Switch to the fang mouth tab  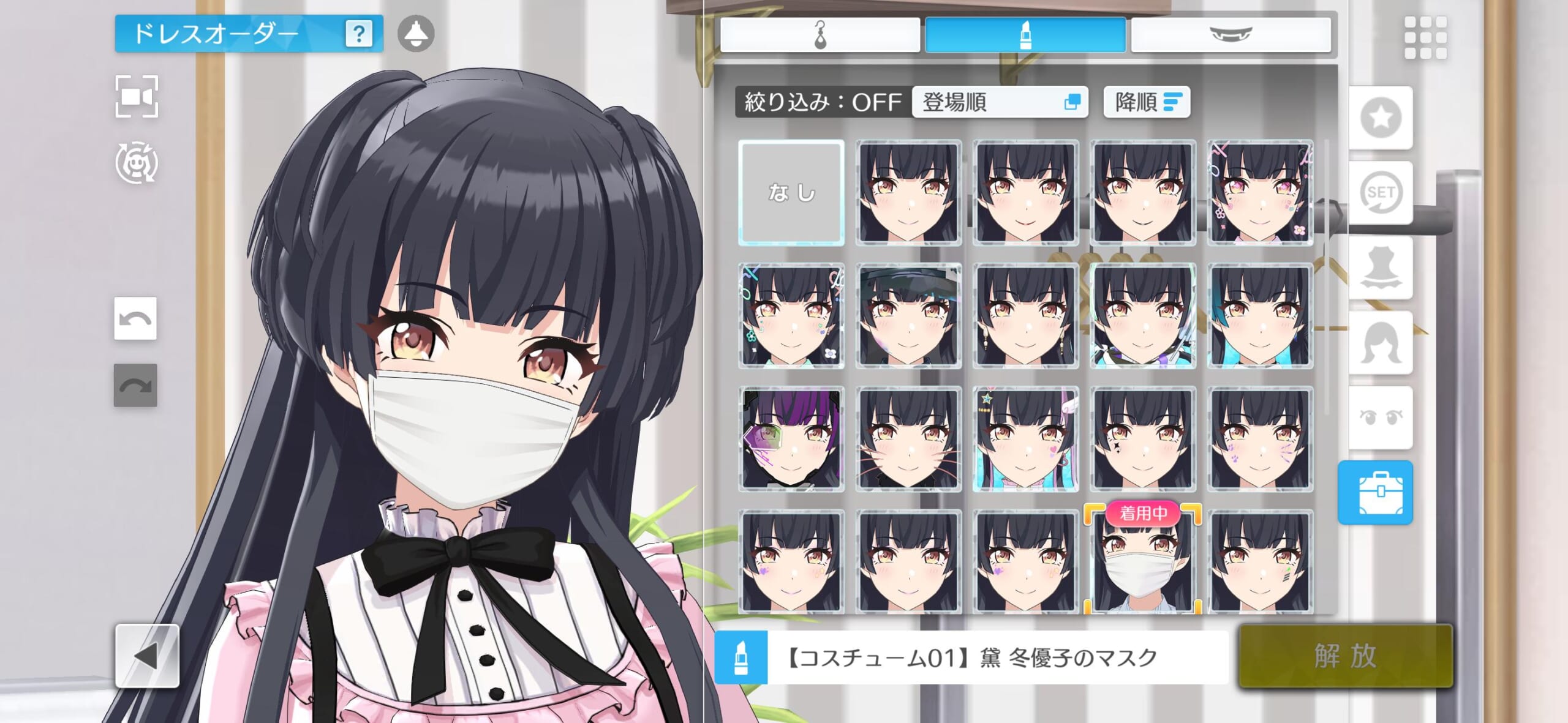1231,34
